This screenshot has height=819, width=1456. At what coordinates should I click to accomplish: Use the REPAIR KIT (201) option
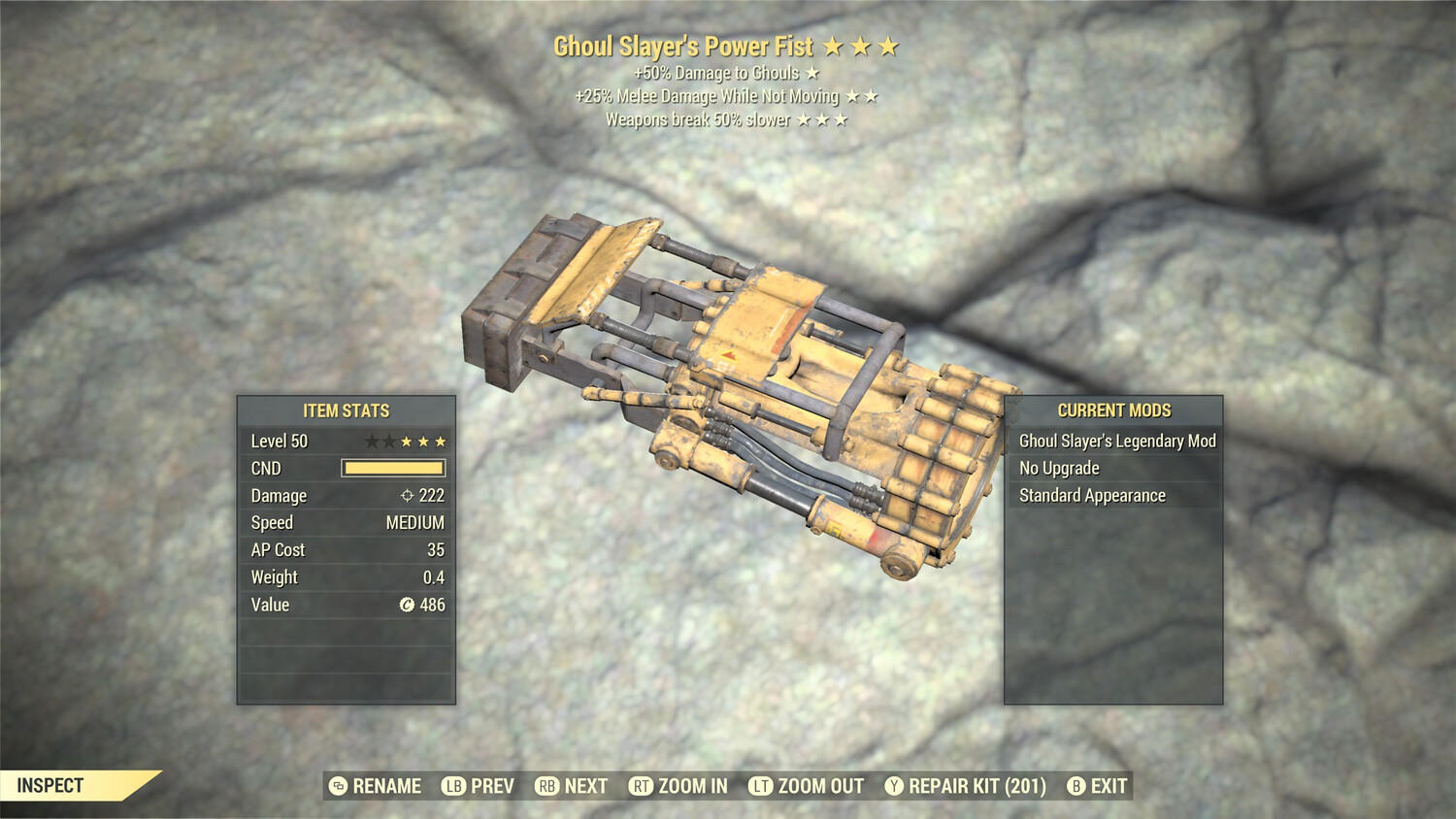pos(966,786)
